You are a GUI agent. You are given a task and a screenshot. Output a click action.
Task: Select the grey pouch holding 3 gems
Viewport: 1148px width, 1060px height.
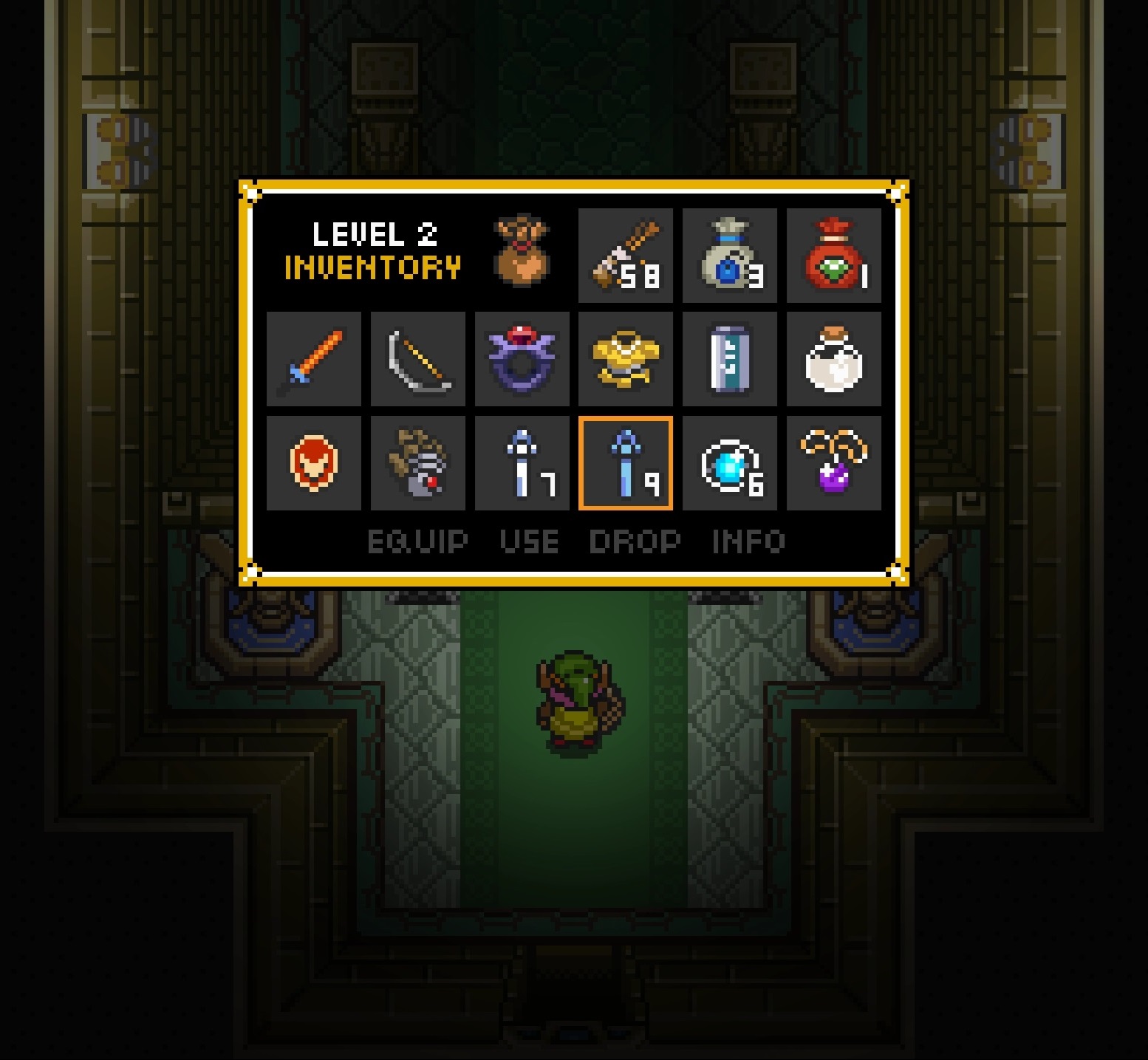(730, 254)
